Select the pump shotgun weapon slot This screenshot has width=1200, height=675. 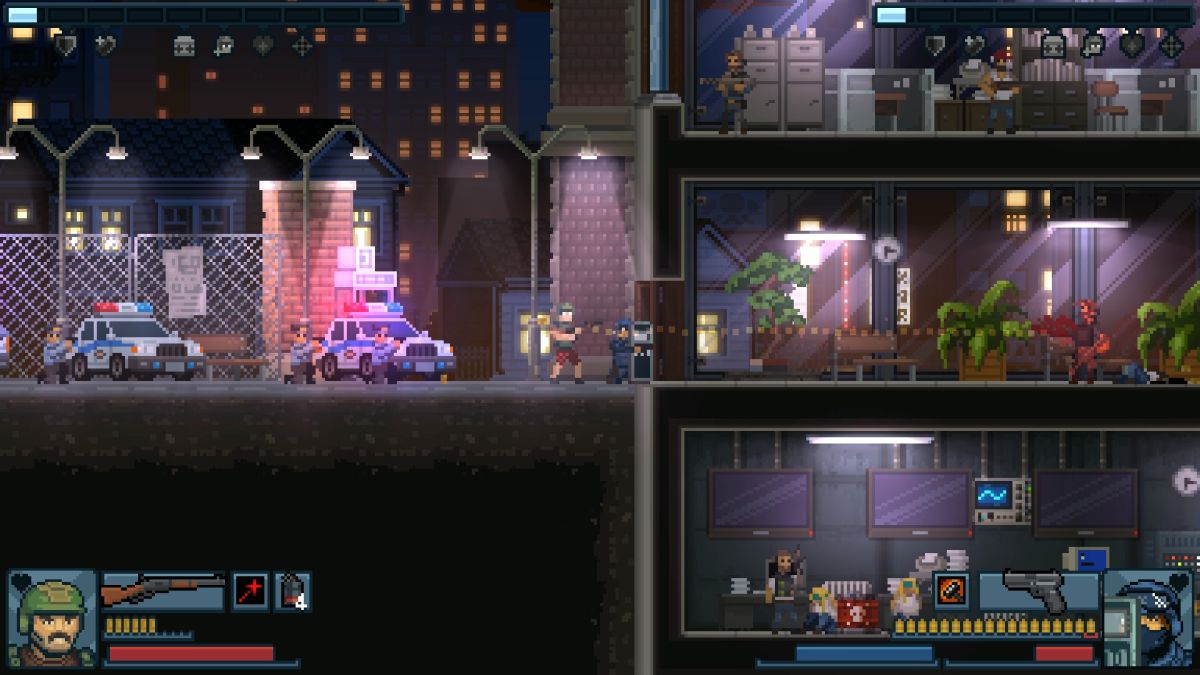(x=163, y=591)
